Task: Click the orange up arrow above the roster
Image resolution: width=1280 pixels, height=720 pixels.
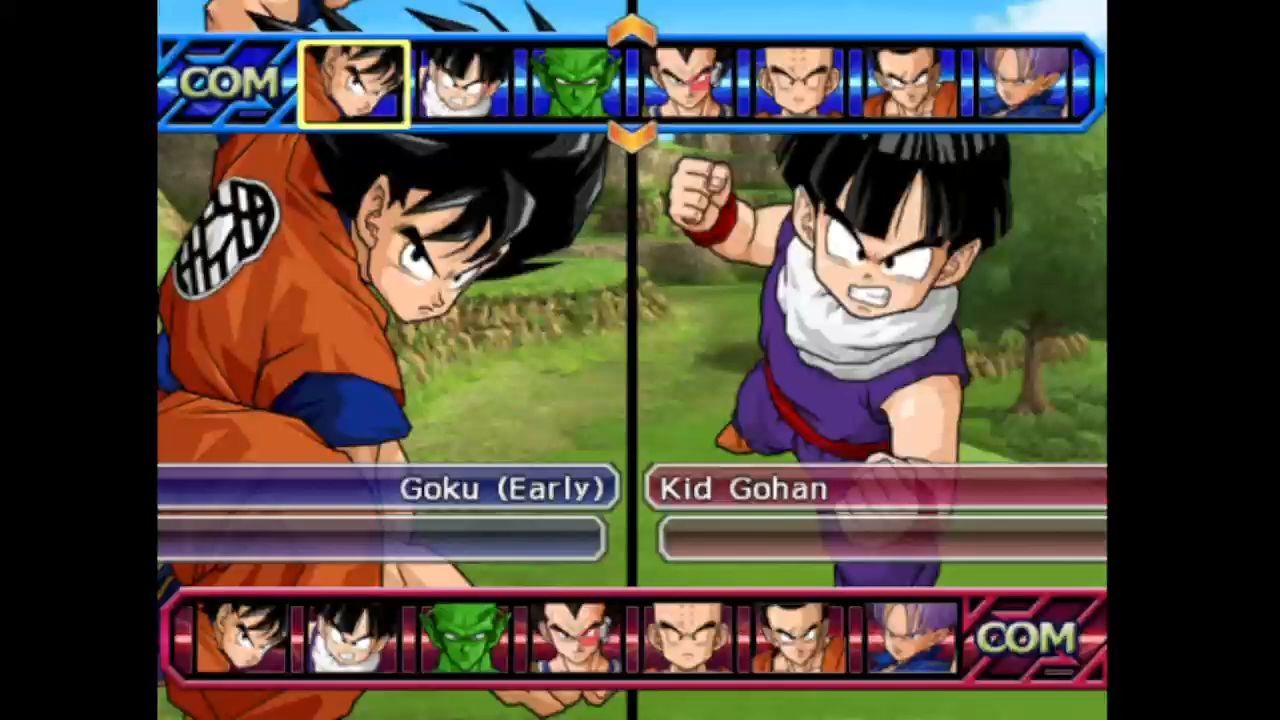Action: pyautogui.click(x=631, y=31)
